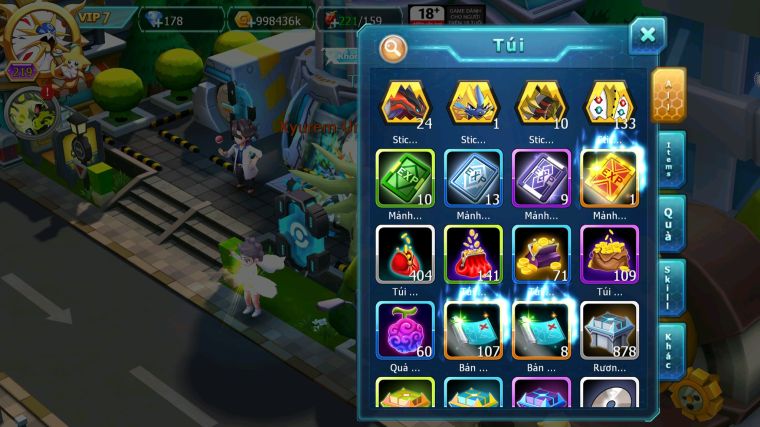This screenshot has width=760, height=427.
Task: Open the red coin purse item
Action: click(473, 252)
